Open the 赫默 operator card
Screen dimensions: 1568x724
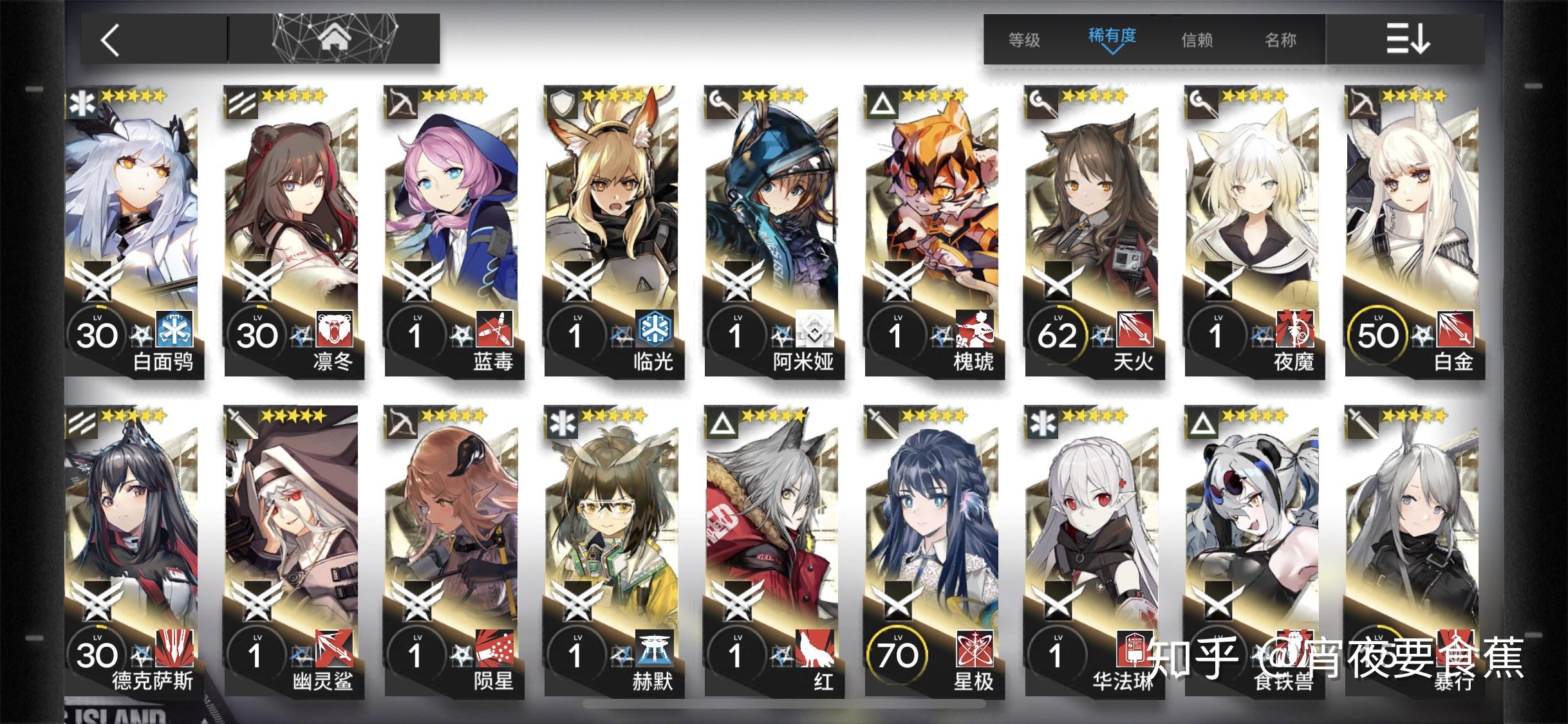(611, 550)
